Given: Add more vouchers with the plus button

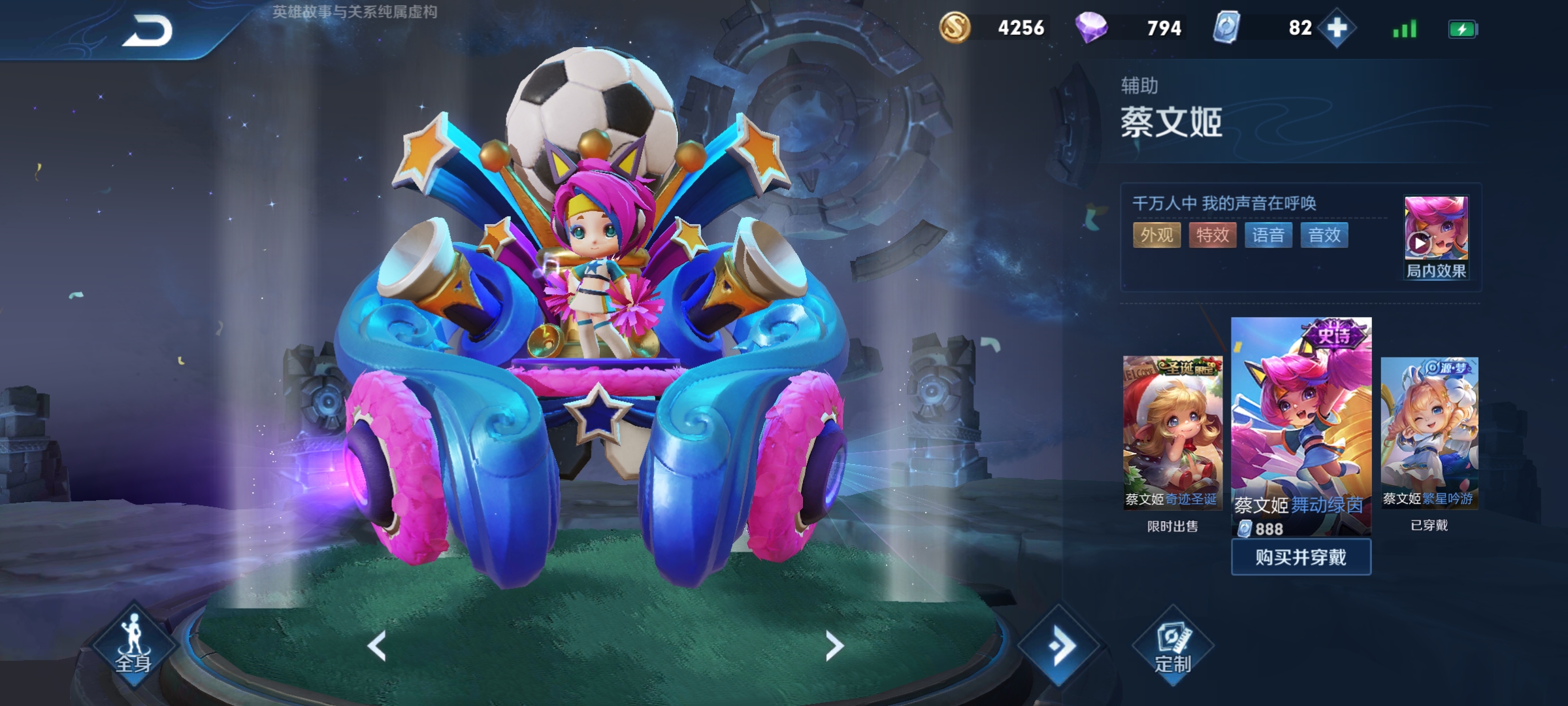Looking at the screenshot, I should click(1337, 28).
